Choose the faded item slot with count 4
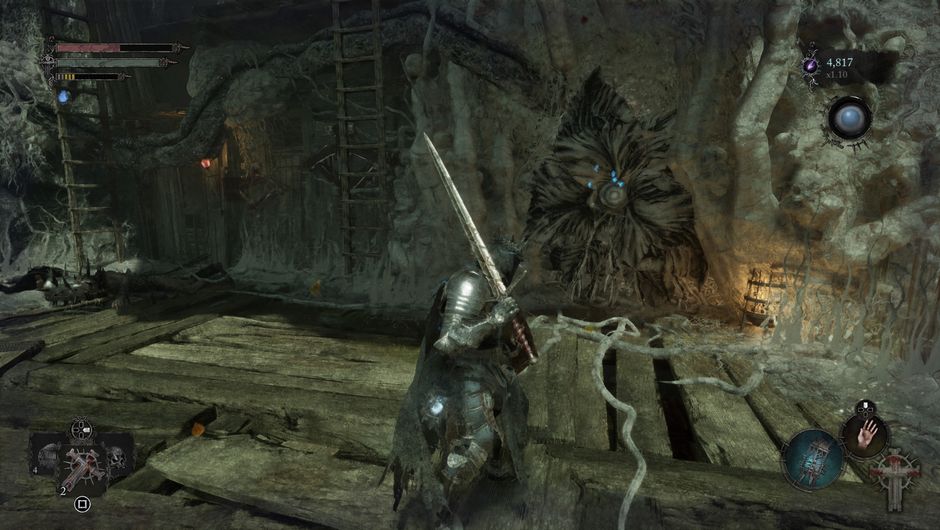 pyautogui.click(x=47, y=460)
